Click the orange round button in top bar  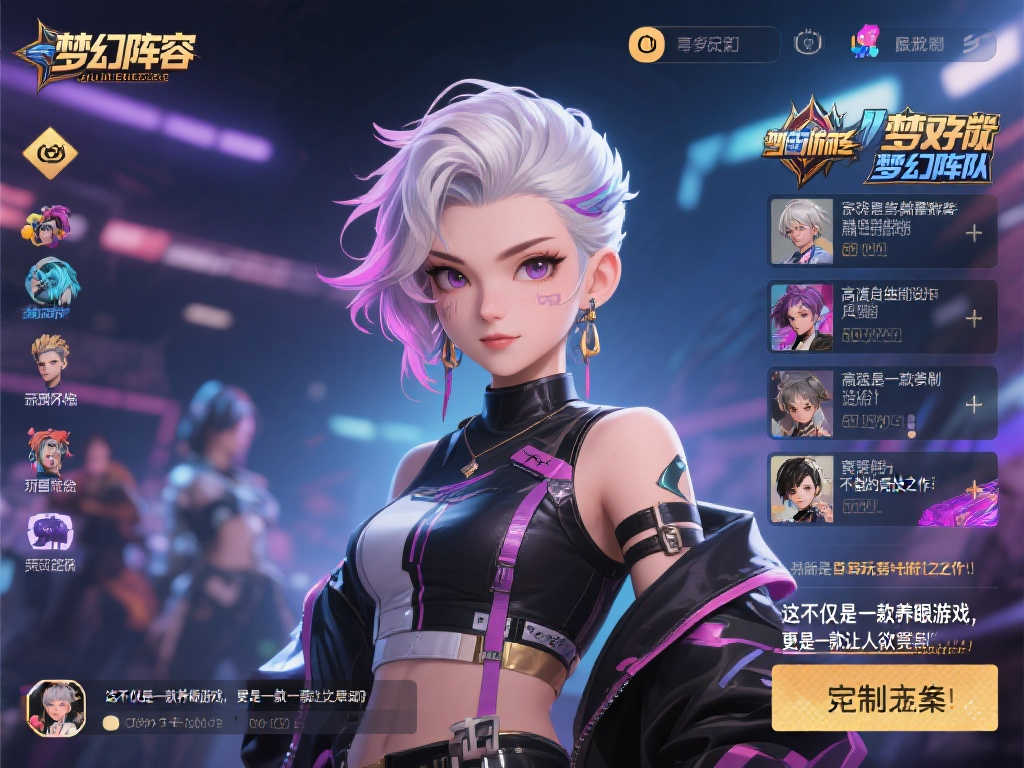(646, 44)
